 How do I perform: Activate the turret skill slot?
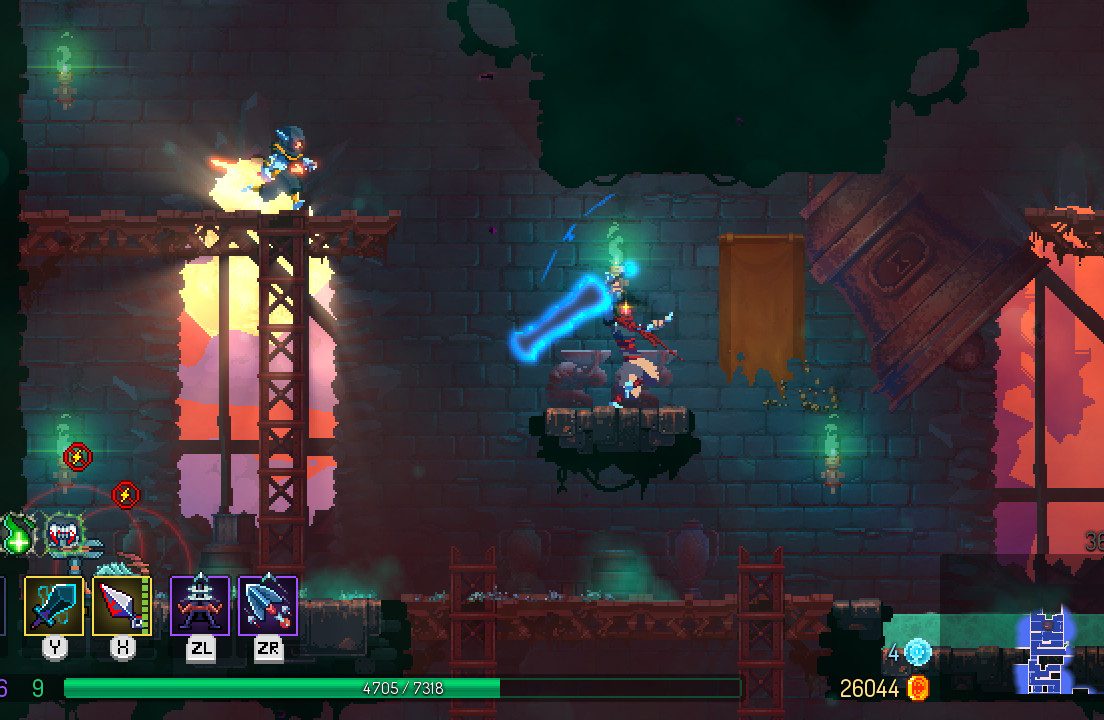(x=200, y=605)
